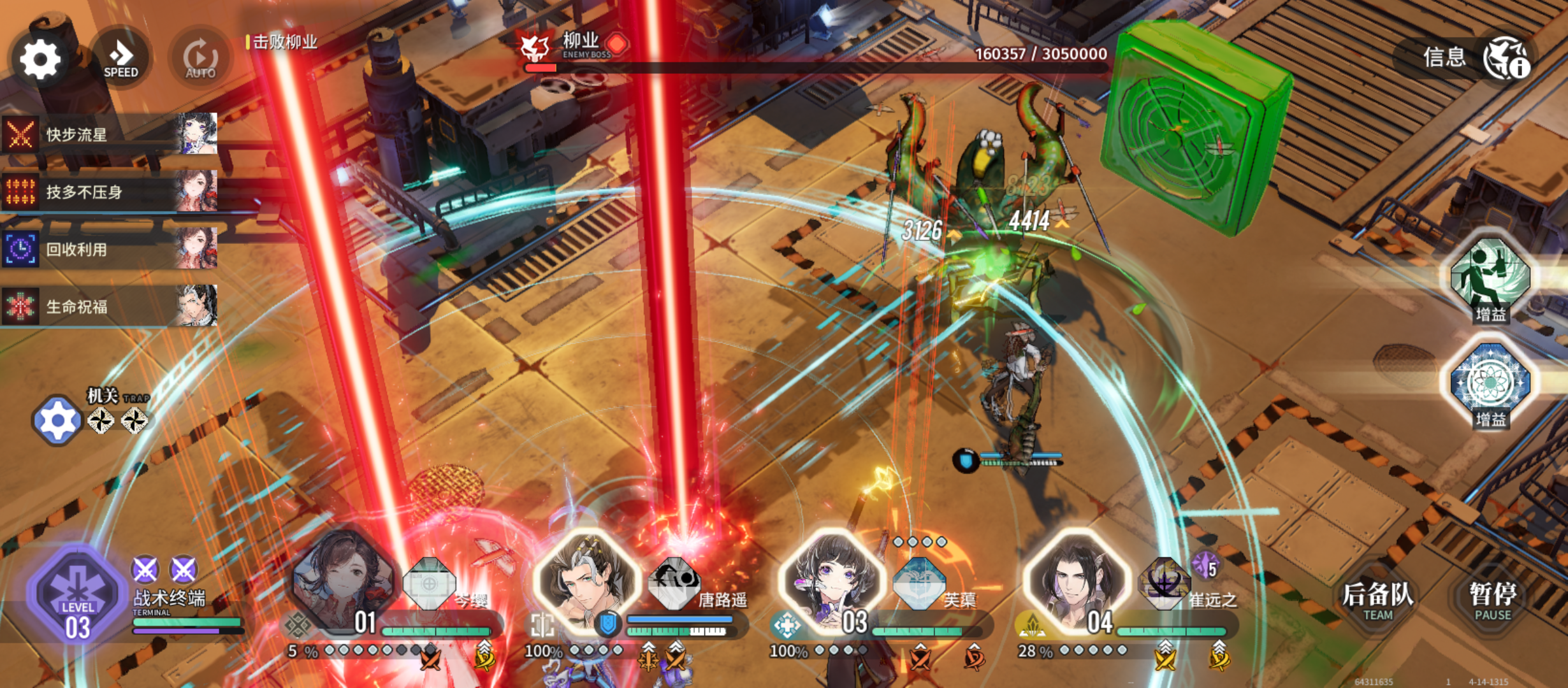Select the 技多不压身 skill entry
1568x688 pixels.
click(110, 191)
